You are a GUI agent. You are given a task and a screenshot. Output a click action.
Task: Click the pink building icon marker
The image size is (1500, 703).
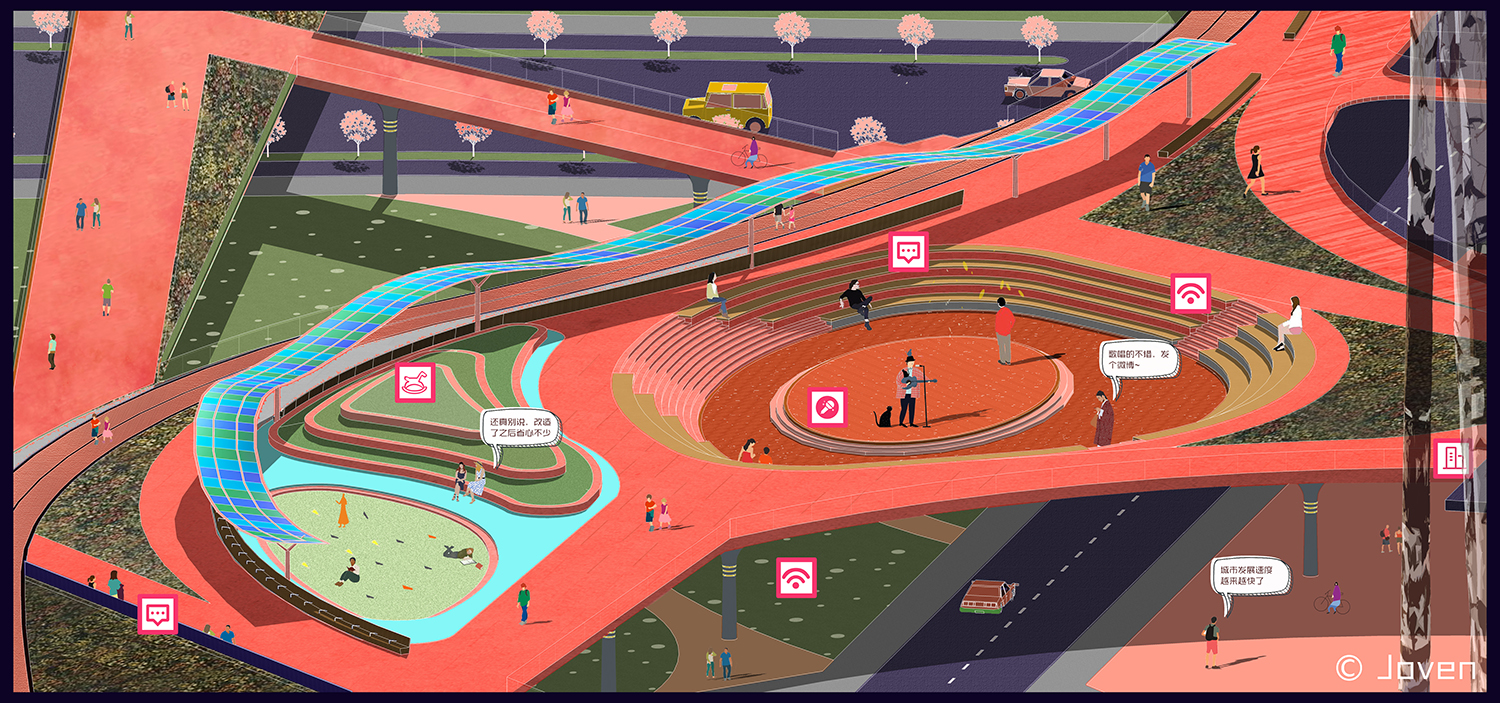pos(1452,458)
